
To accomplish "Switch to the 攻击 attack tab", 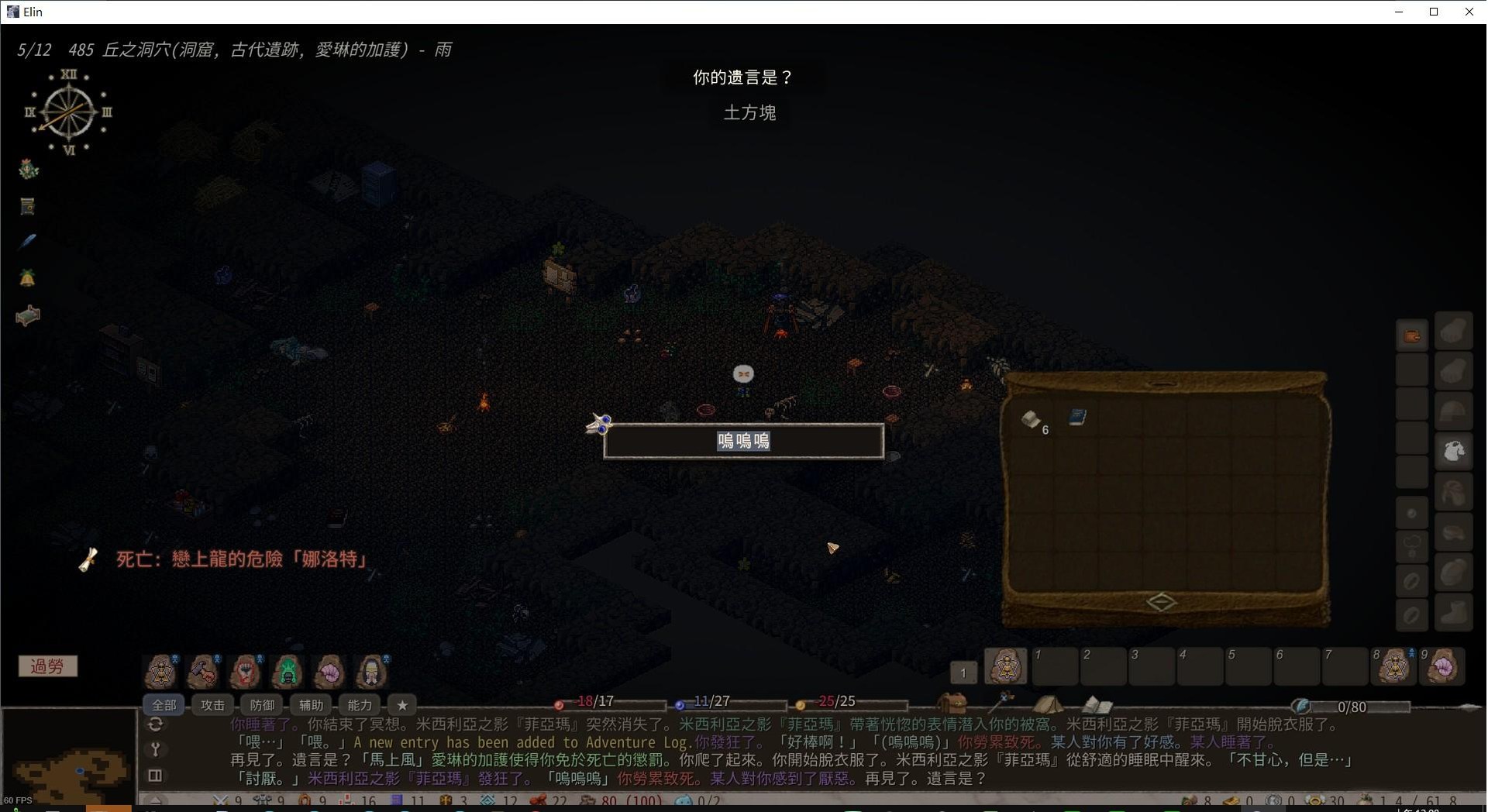I will click(x=212, y=705).
